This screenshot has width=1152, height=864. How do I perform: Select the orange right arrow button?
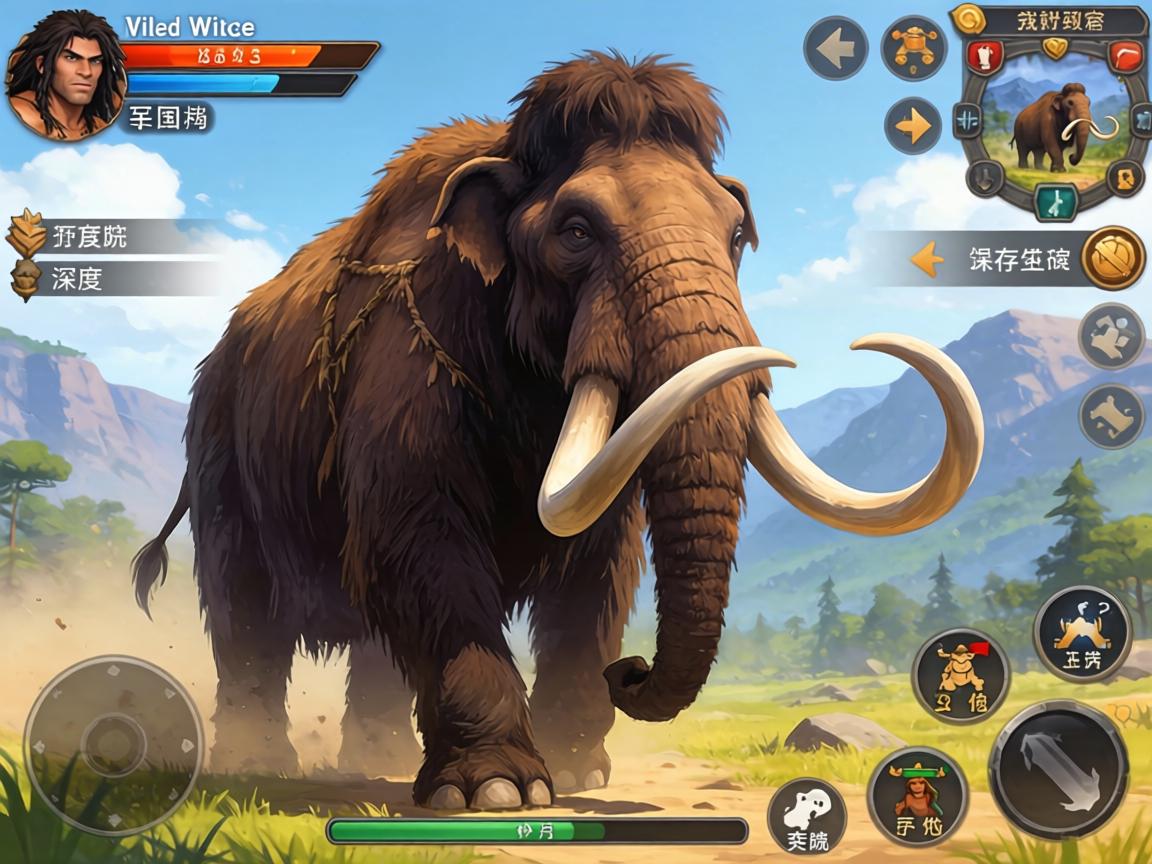pyautogui.click(x=913, y=126)
